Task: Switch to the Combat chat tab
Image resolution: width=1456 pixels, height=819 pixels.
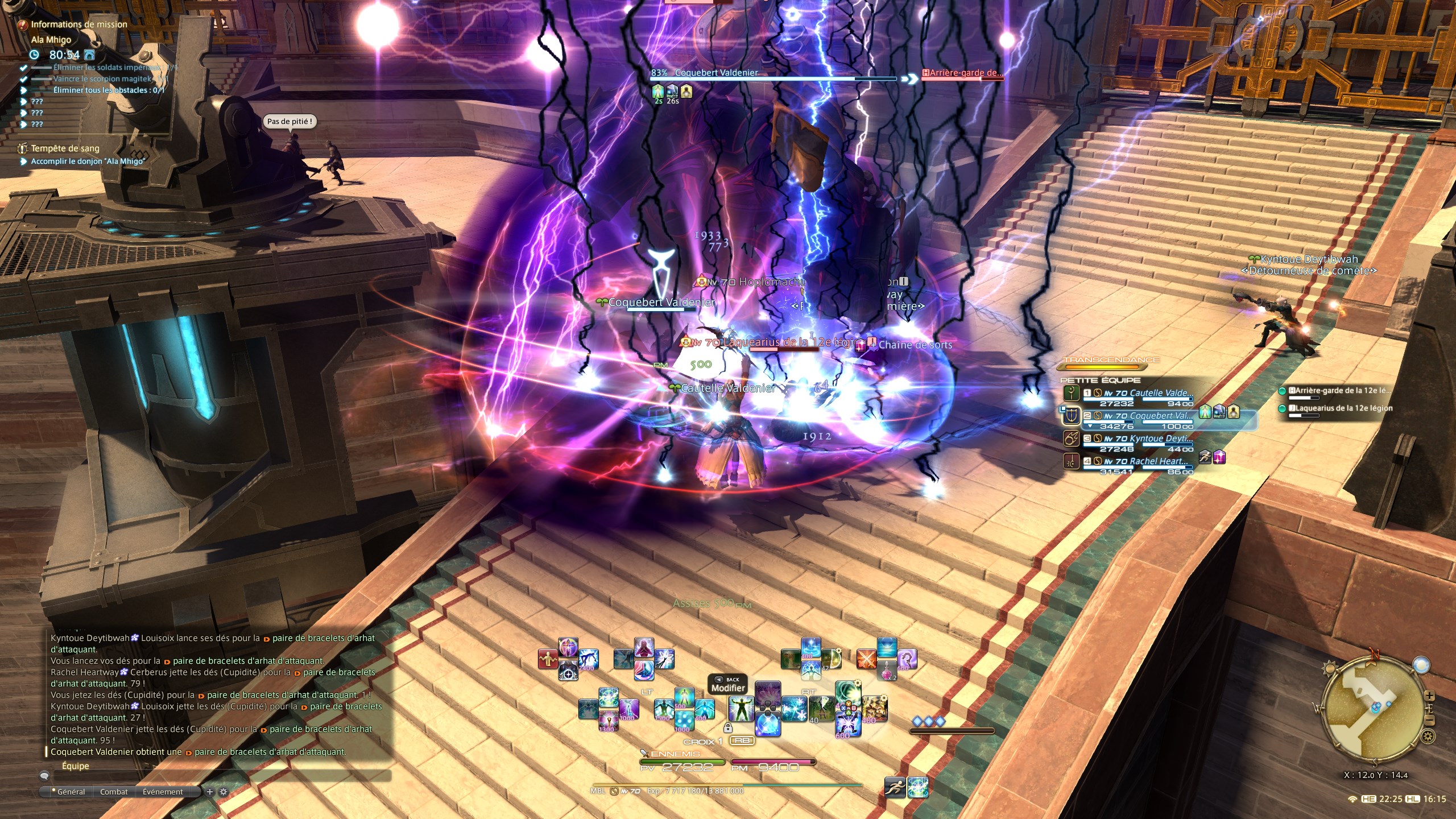Action: 114,792
